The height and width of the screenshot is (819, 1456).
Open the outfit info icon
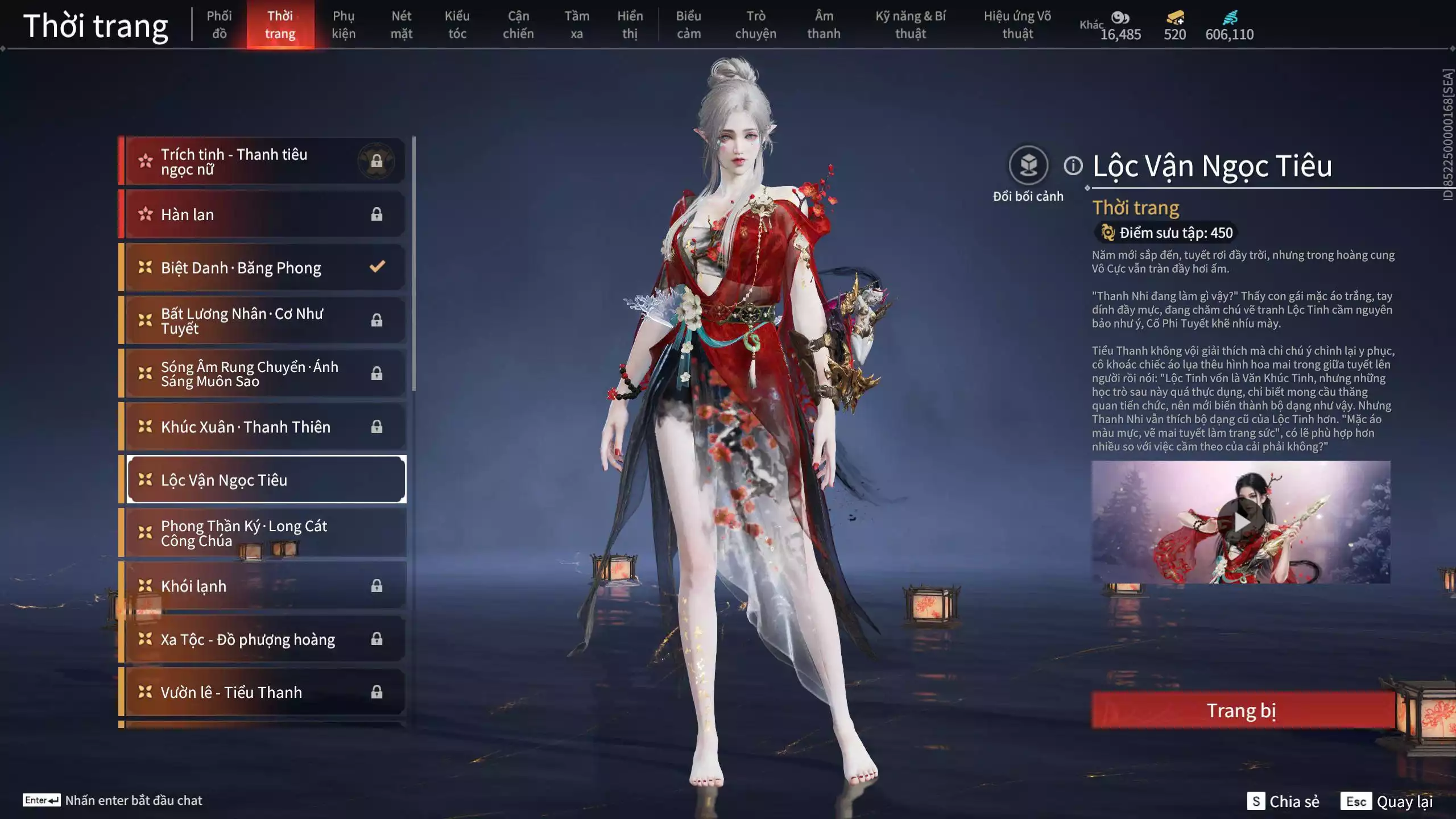(1073, 166)
